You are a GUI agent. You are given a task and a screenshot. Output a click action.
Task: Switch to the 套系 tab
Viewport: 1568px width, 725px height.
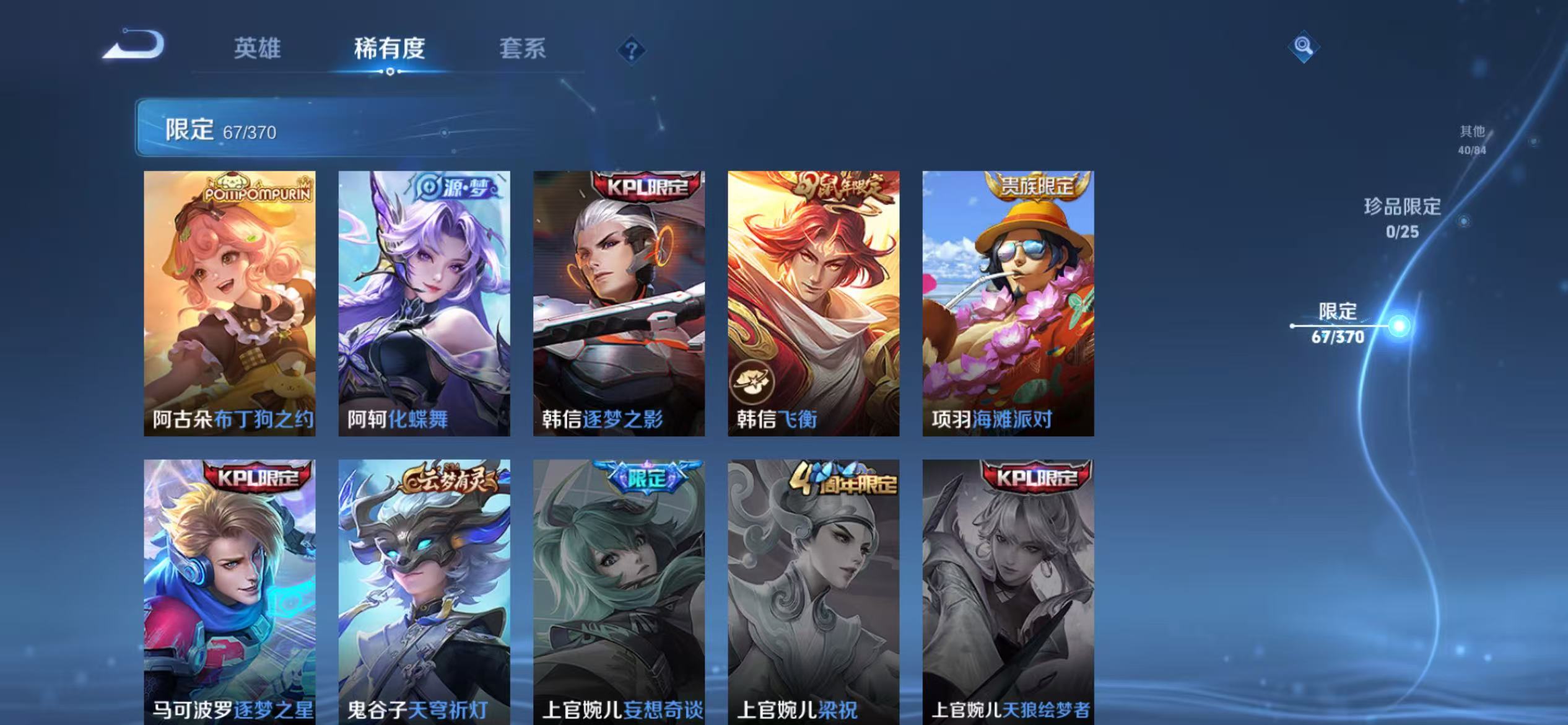(522, 50)
